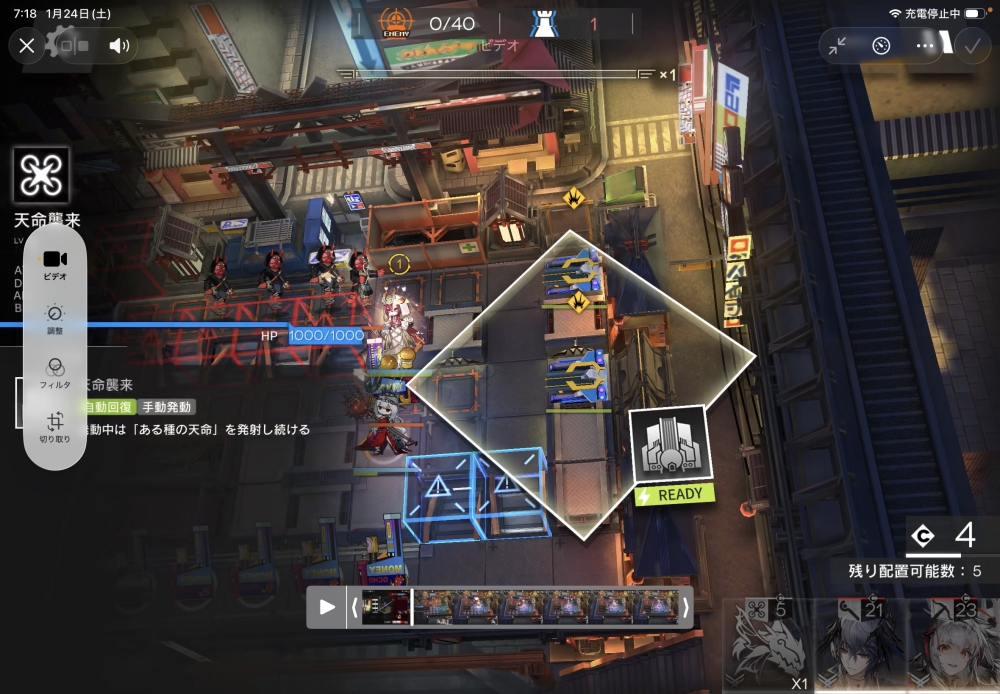Choose the caster operator card costing 21
The height and width of the screenshot is (694, 1000).
(860, 646)
